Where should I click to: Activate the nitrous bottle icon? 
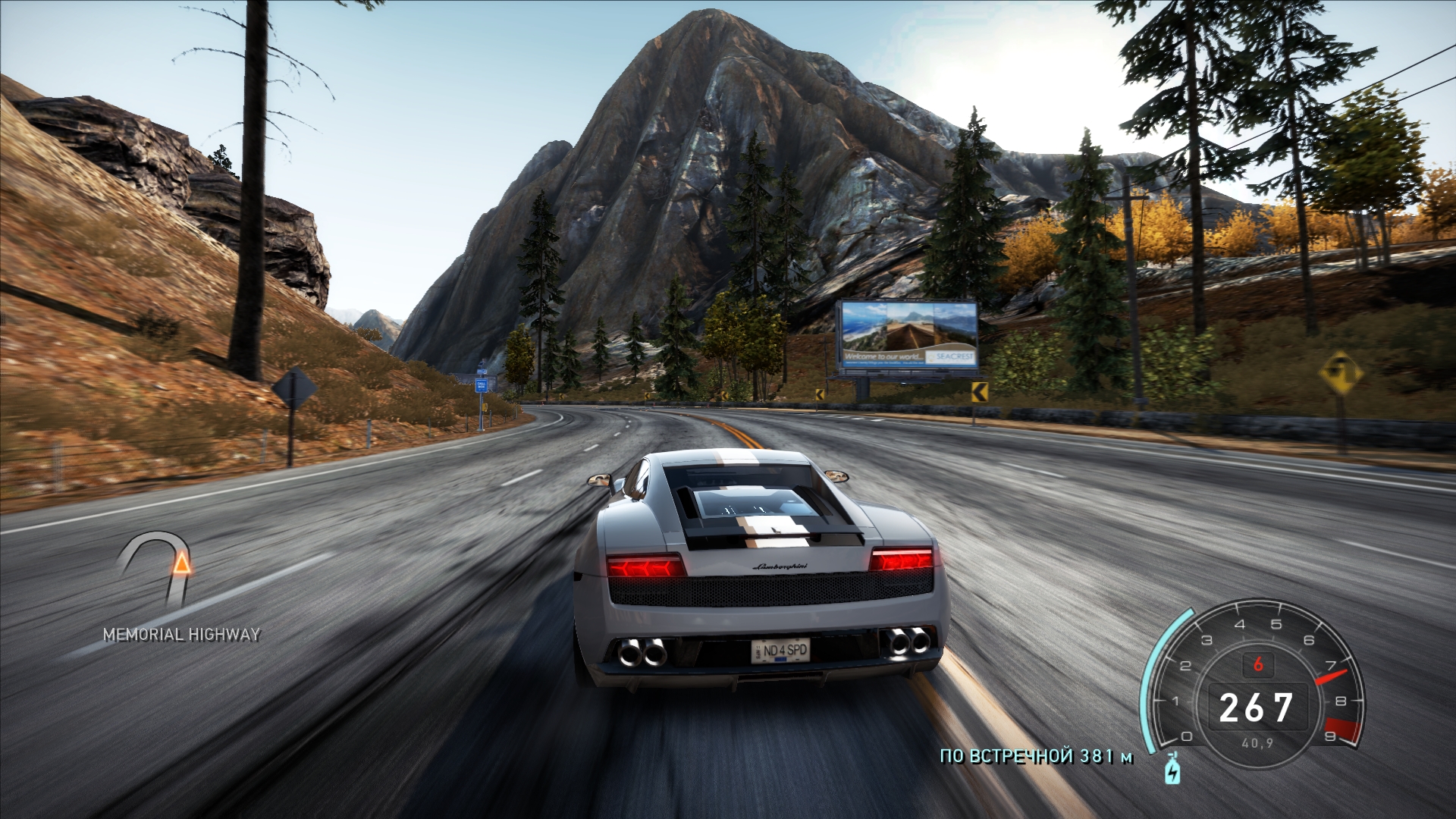1172,770
